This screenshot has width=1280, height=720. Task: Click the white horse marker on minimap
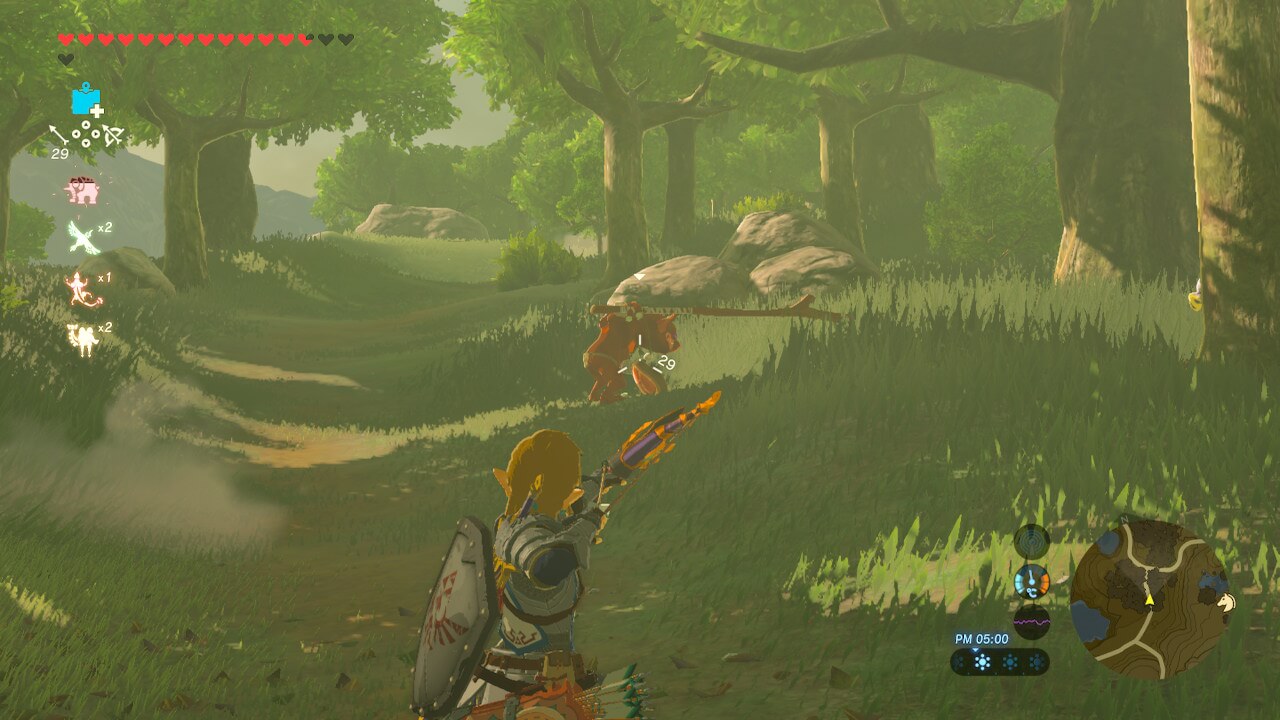point(1225,602)
